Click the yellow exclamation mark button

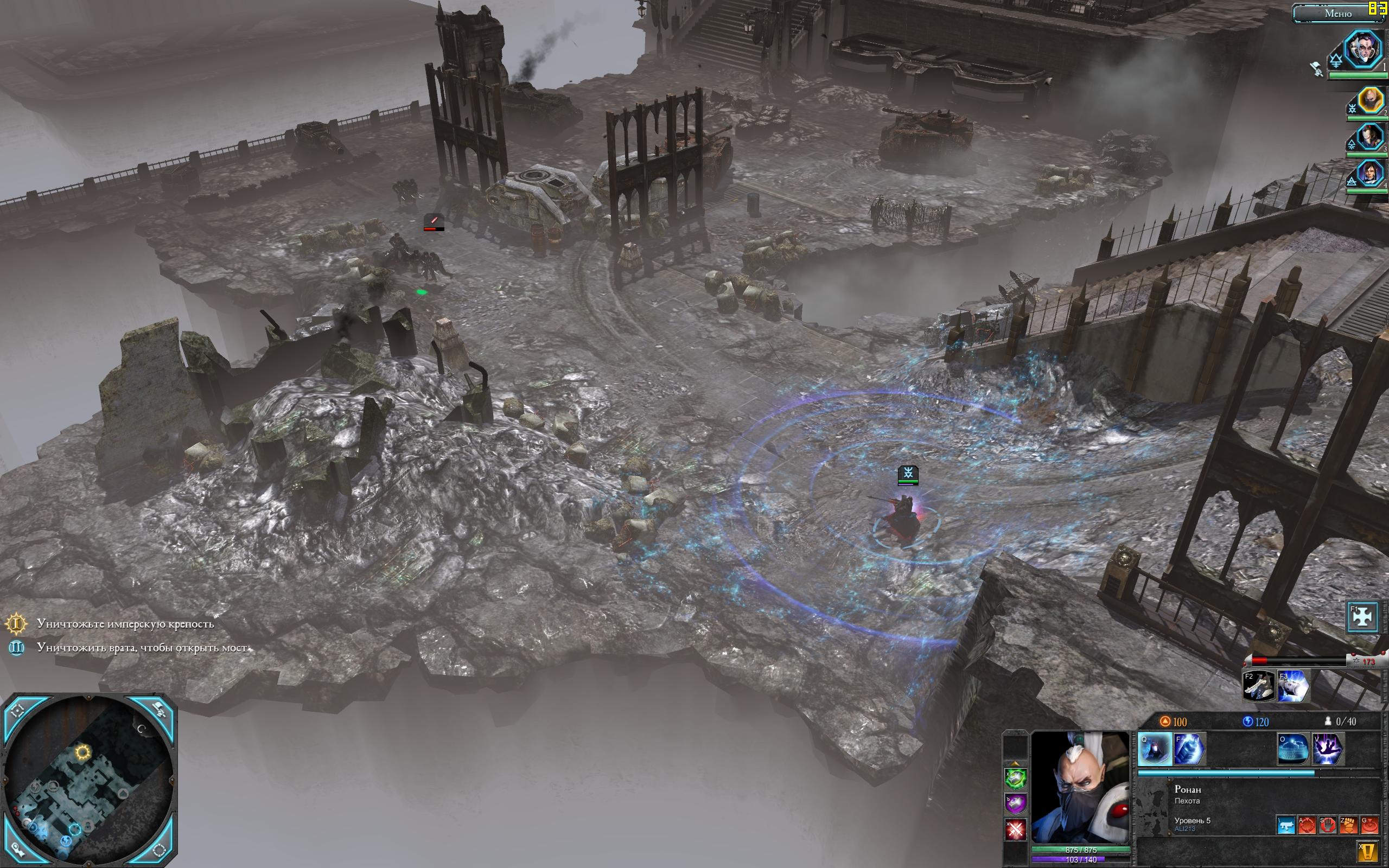tap(1369, 852)
